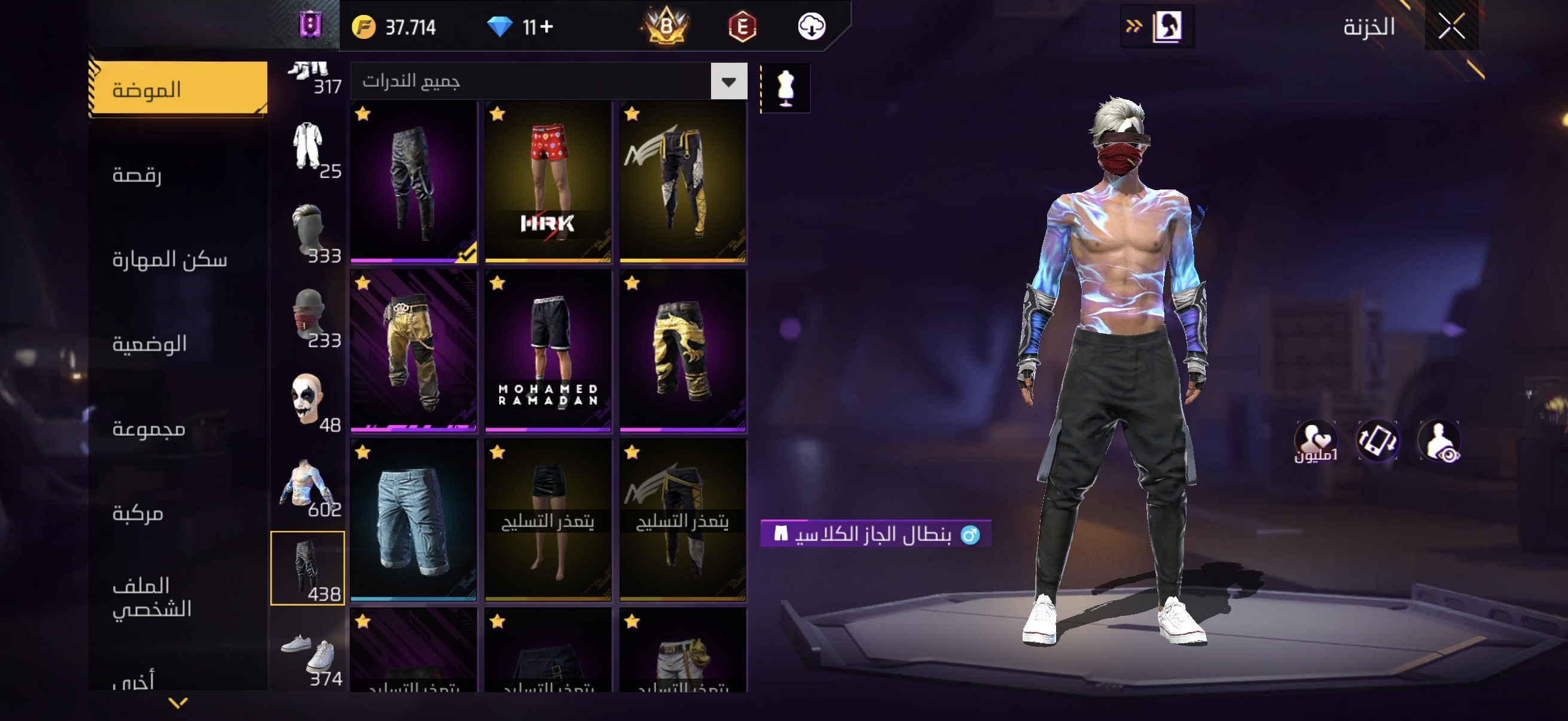
Task: Open the cloud download icon
Action: pos(811,27)
